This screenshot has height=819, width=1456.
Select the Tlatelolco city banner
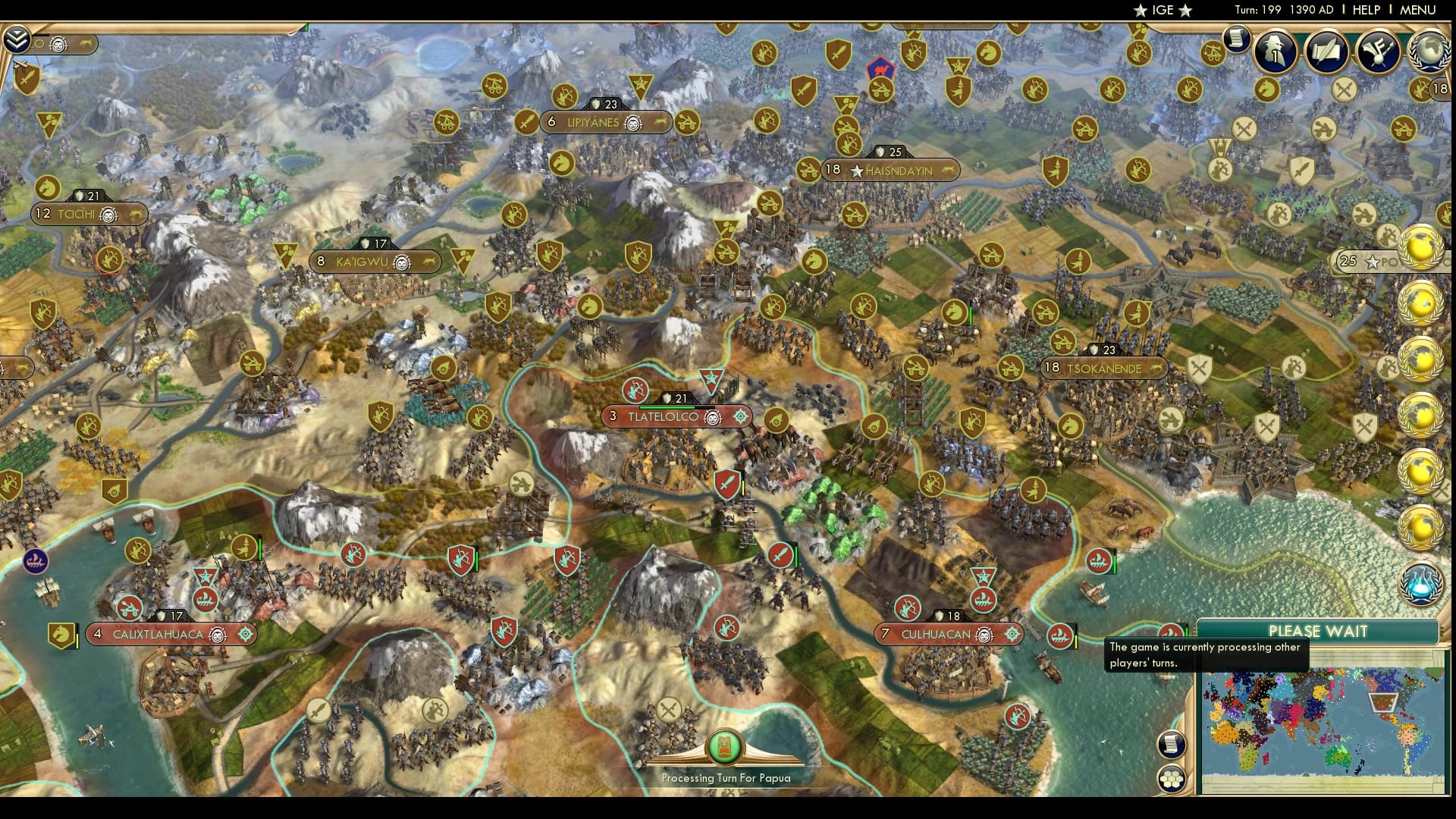658,416
